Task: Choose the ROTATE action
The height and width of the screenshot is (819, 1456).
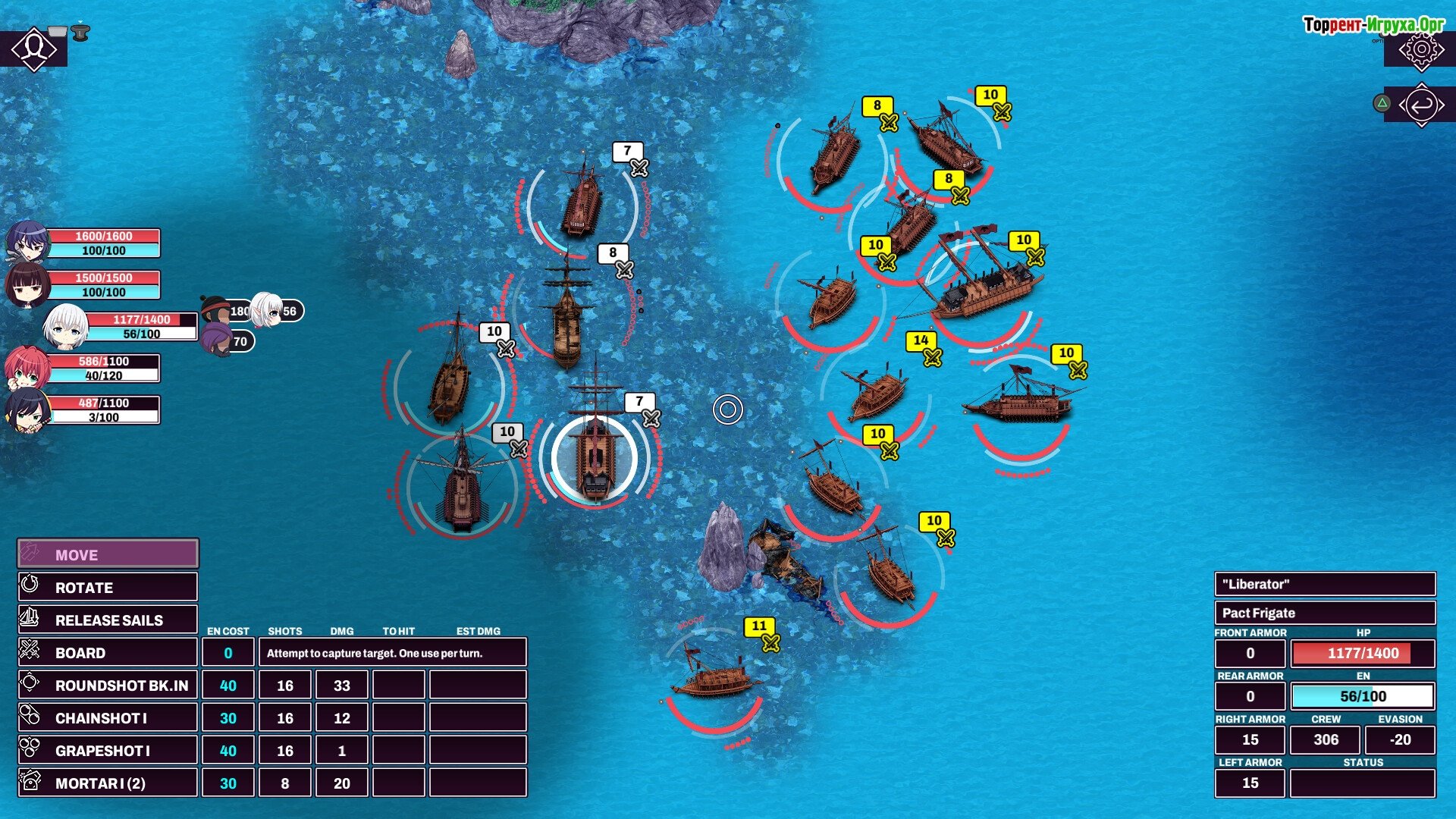Action: [x=108, y=588]
